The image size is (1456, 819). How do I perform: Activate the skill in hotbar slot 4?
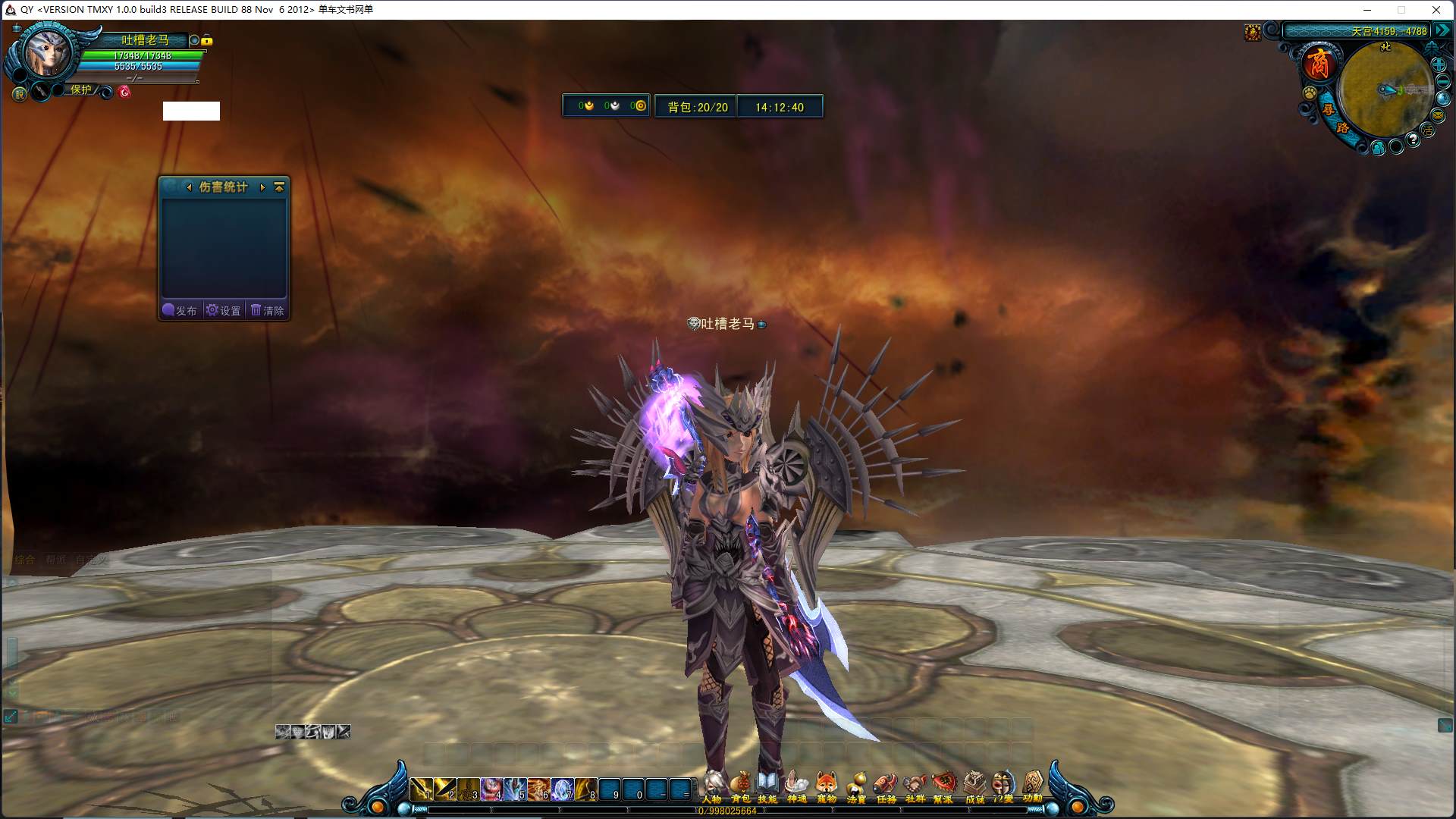(491, 789)
